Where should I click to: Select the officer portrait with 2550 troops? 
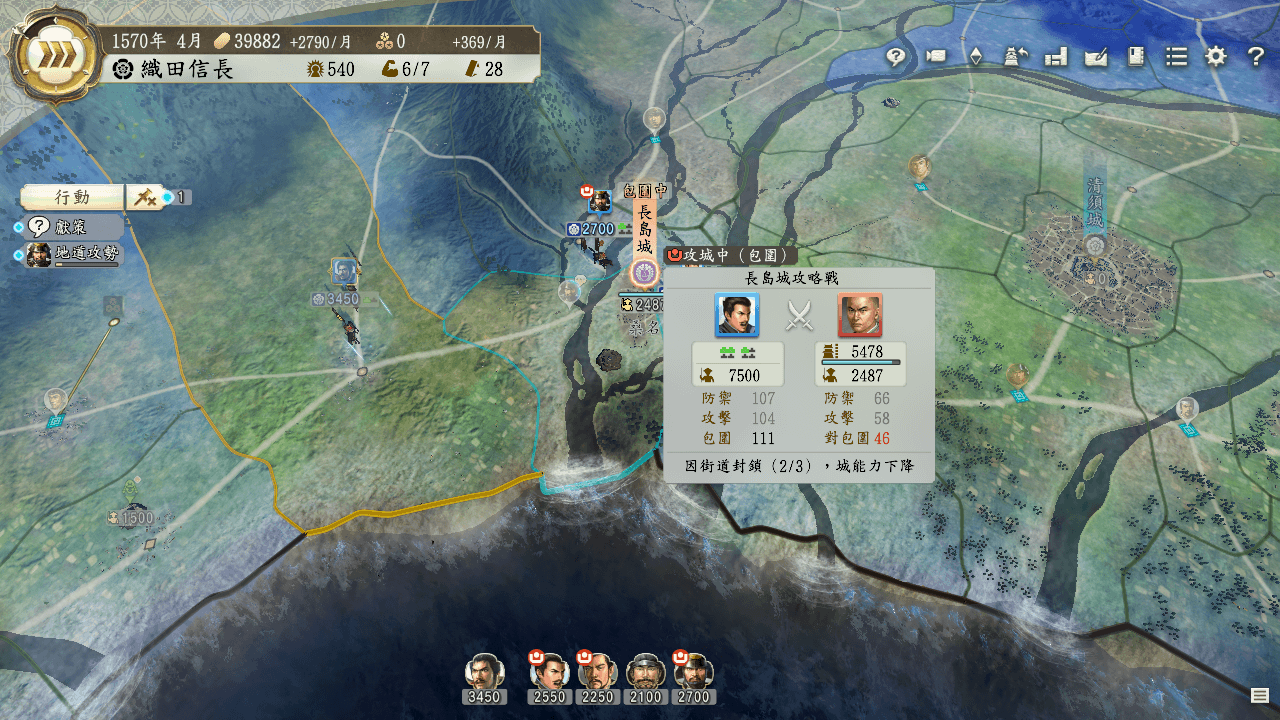coord(549,672)
